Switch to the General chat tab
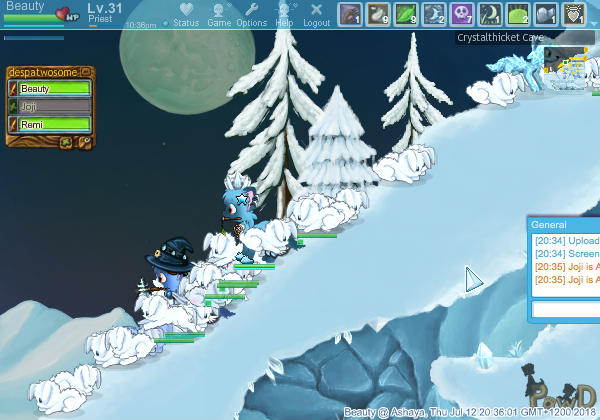600x420 pixels. (x=549, y=225)
